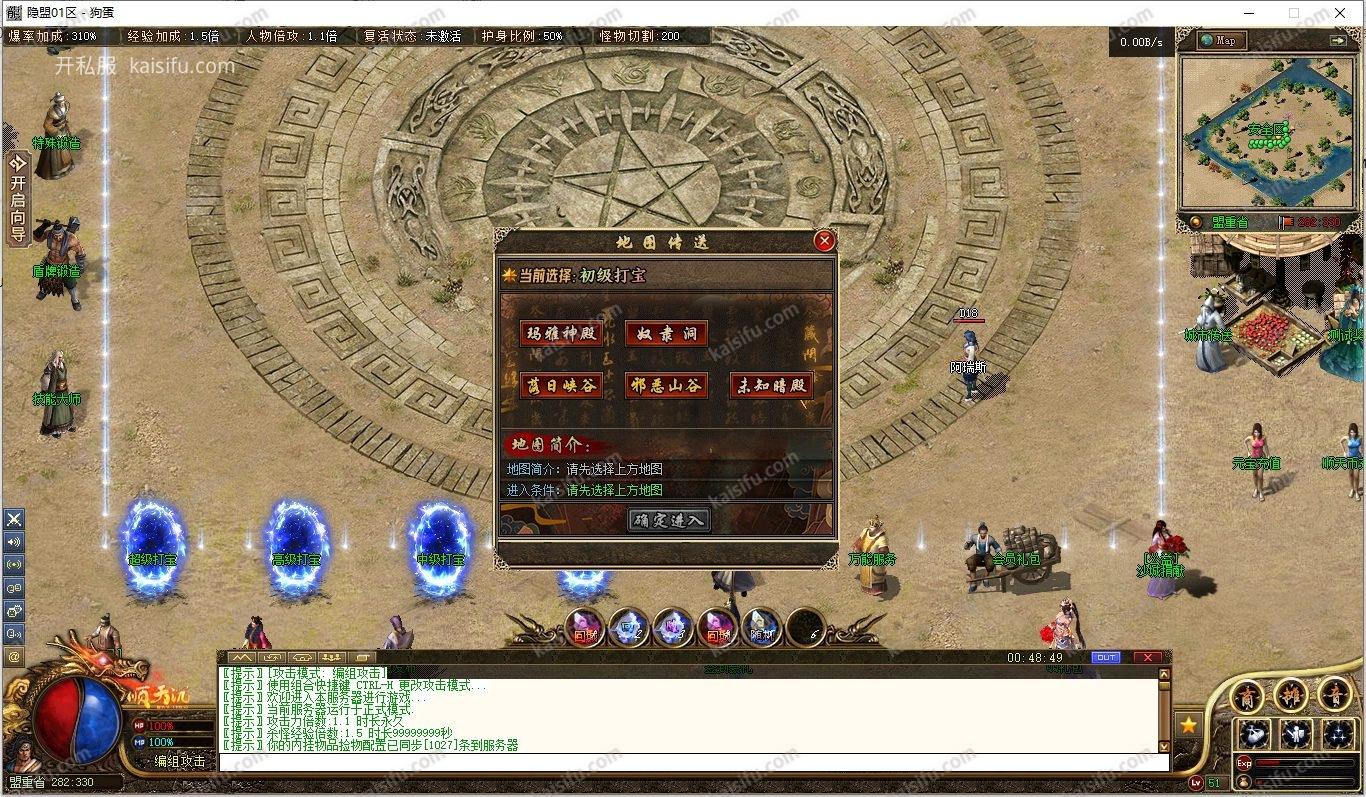This screenshot has height=797, width=1366.
Task: Open the gold star favorites button
Action: click(x=1188, y=725)
